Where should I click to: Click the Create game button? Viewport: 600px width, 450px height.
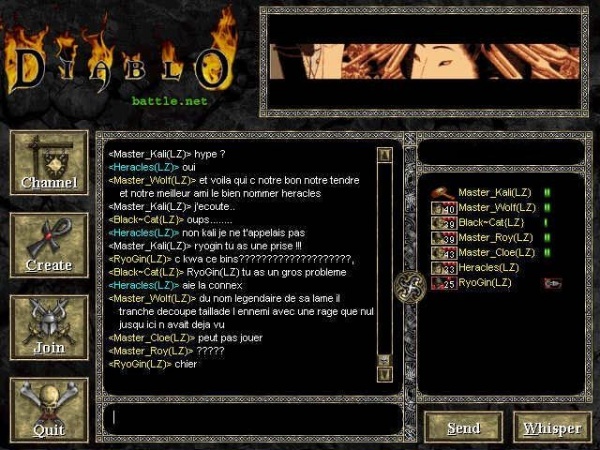(x=48, y=247)
